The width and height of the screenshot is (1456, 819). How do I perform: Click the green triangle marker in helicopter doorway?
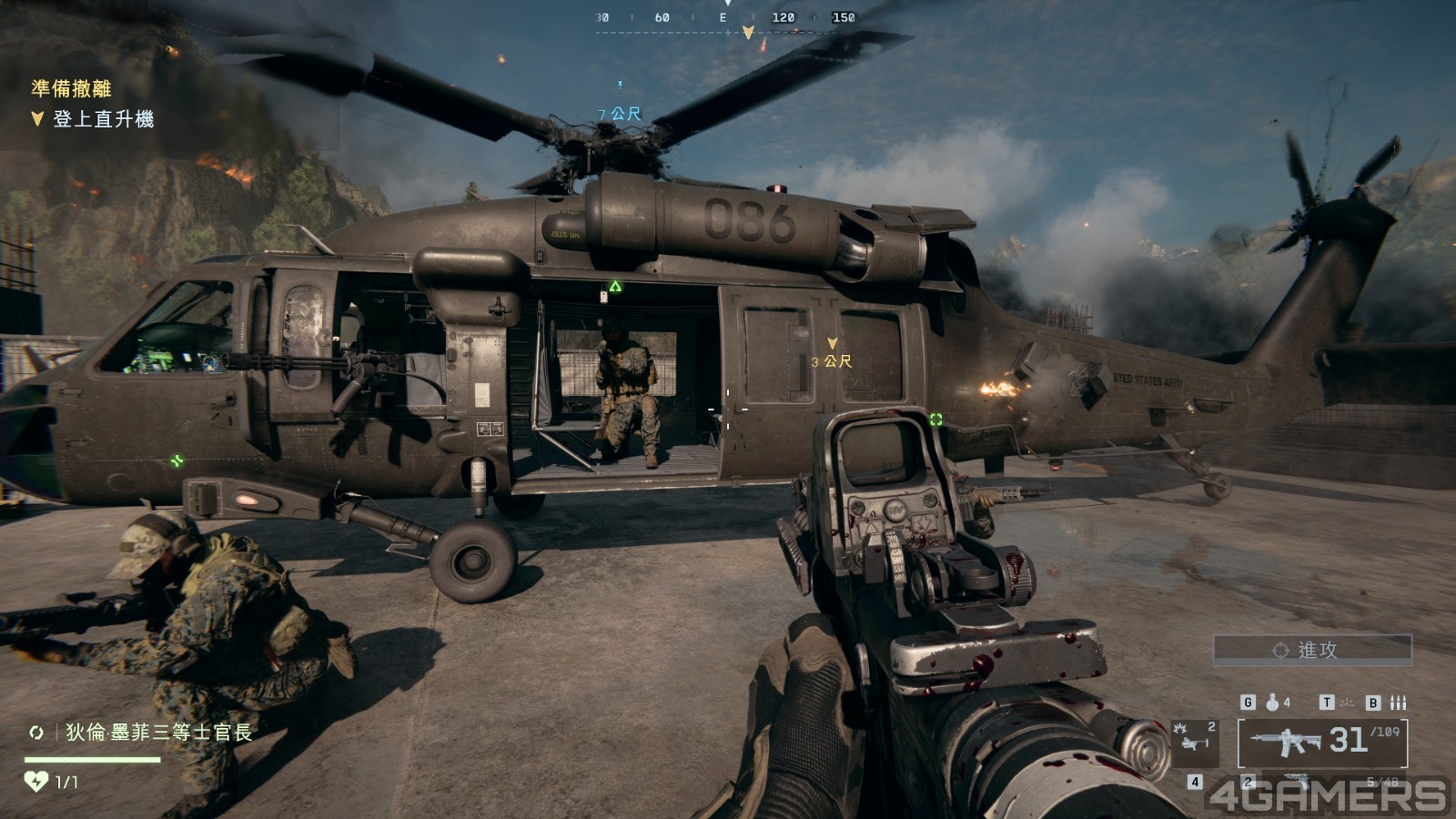click(615, 287)
